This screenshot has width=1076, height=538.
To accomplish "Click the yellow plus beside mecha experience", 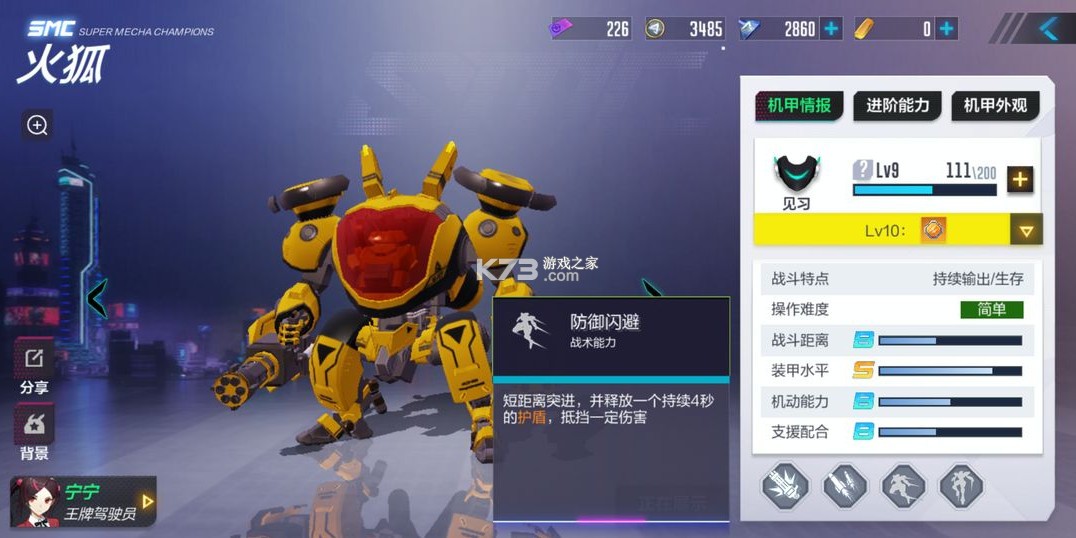I will coord(1019,179).
